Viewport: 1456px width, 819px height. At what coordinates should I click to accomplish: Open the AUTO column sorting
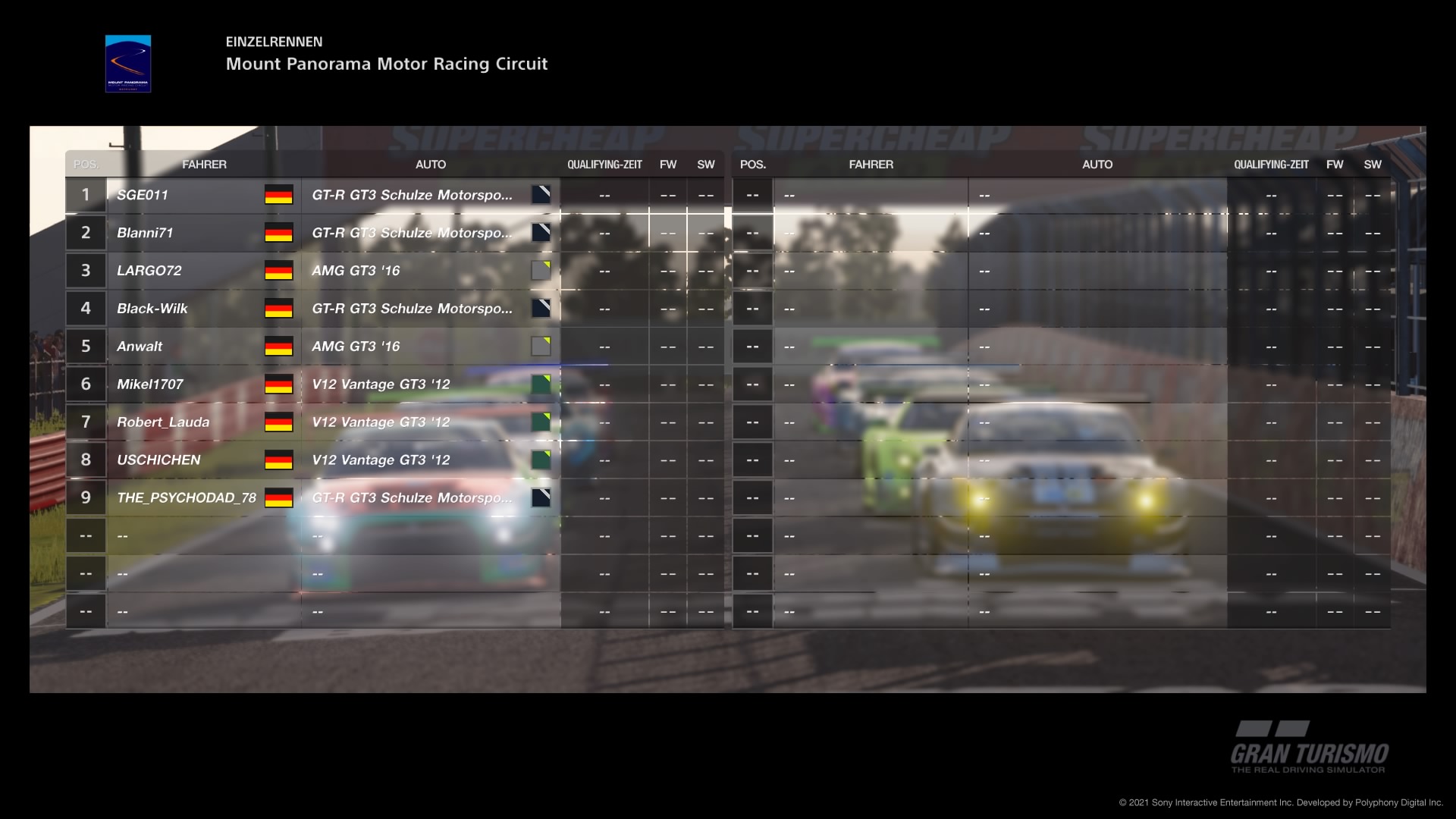pyautogui.click(x=431, y=164)
